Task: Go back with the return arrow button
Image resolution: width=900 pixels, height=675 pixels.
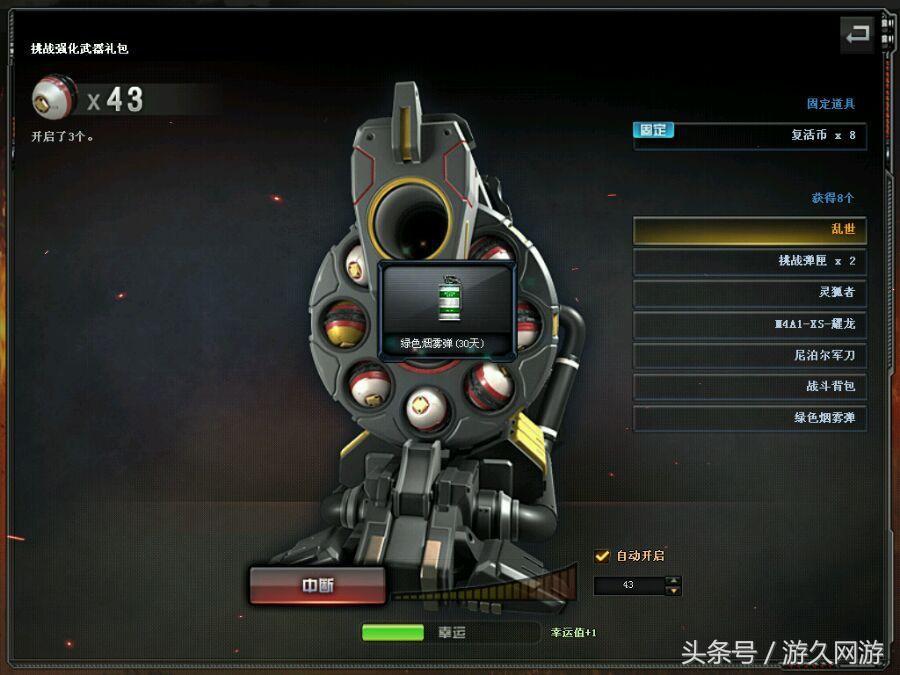Action: click(x=857, y=35)
